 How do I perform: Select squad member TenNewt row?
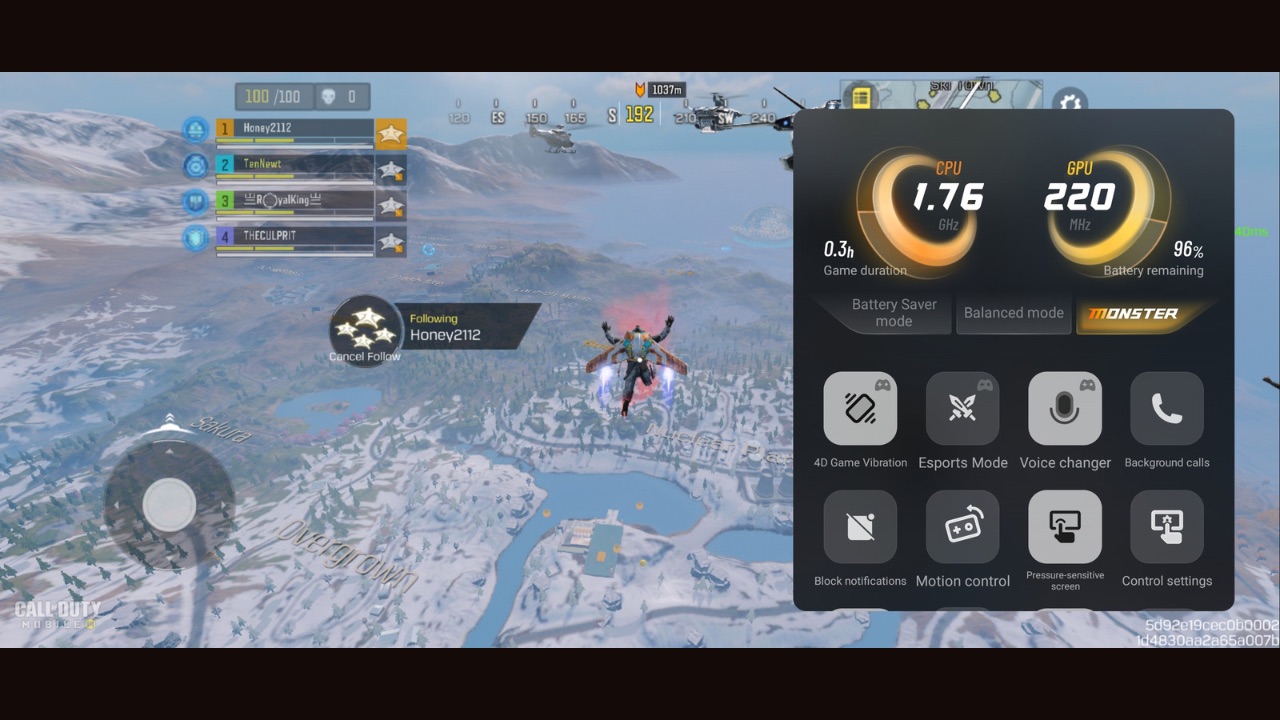click(x=295, y=166)
